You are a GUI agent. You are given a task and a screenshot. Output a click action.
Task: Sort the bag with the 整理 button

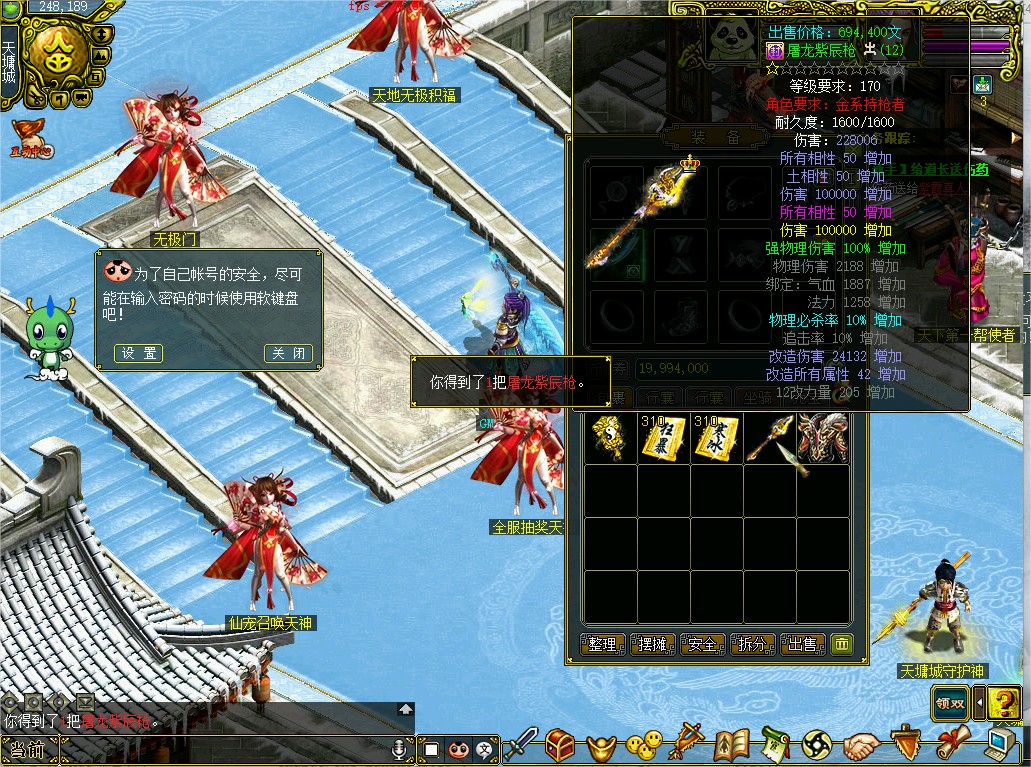602,644
